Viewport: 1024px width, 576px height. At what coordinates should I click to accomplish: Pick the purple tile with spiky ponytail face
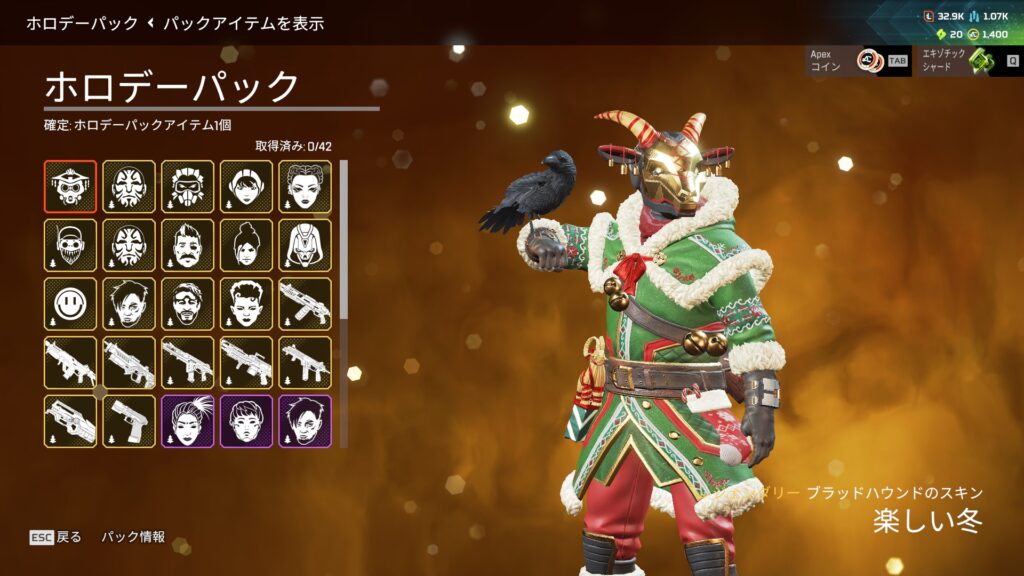pos(187,421)
